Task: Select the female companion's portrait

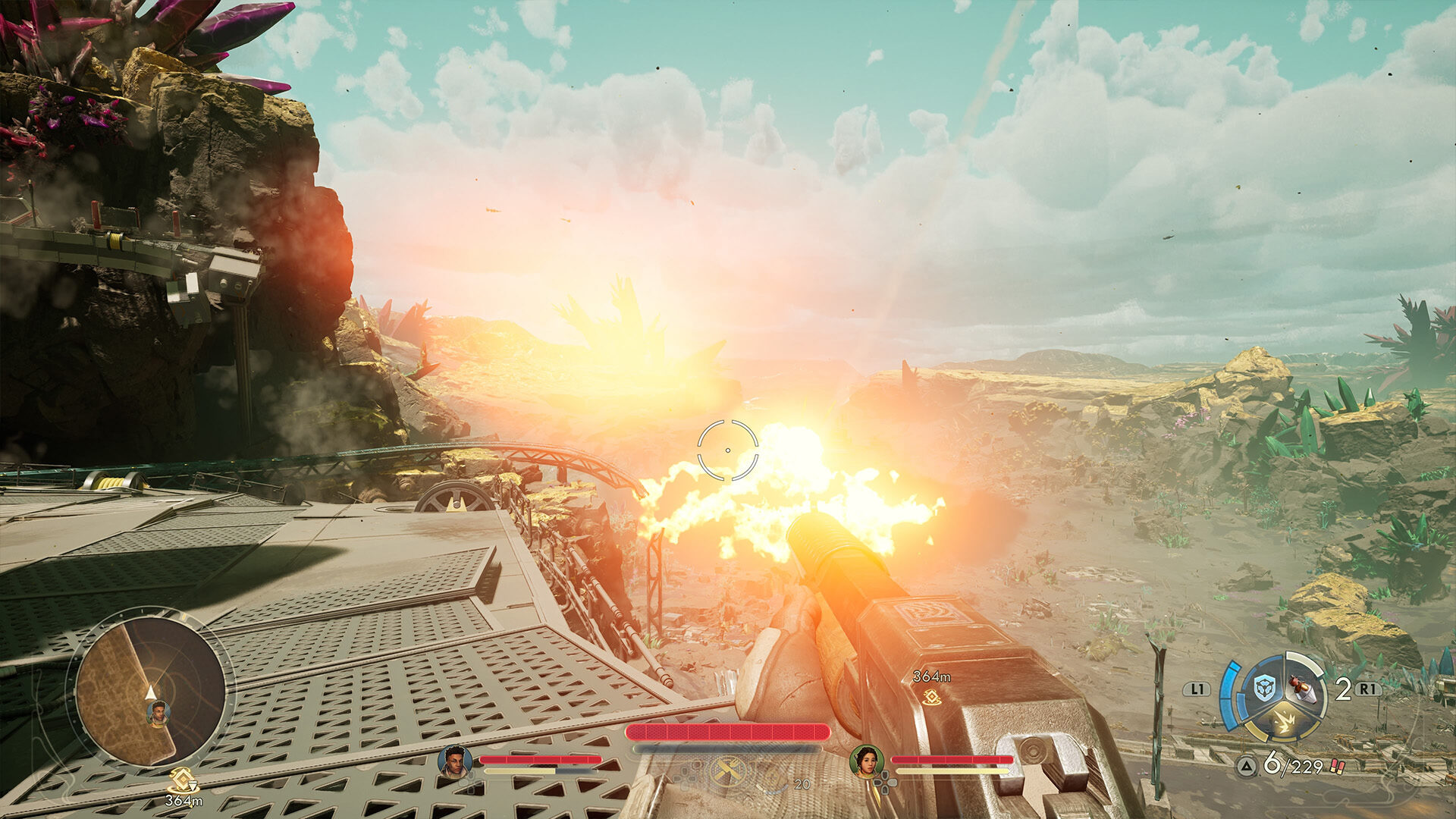Action: coord(866,761)
